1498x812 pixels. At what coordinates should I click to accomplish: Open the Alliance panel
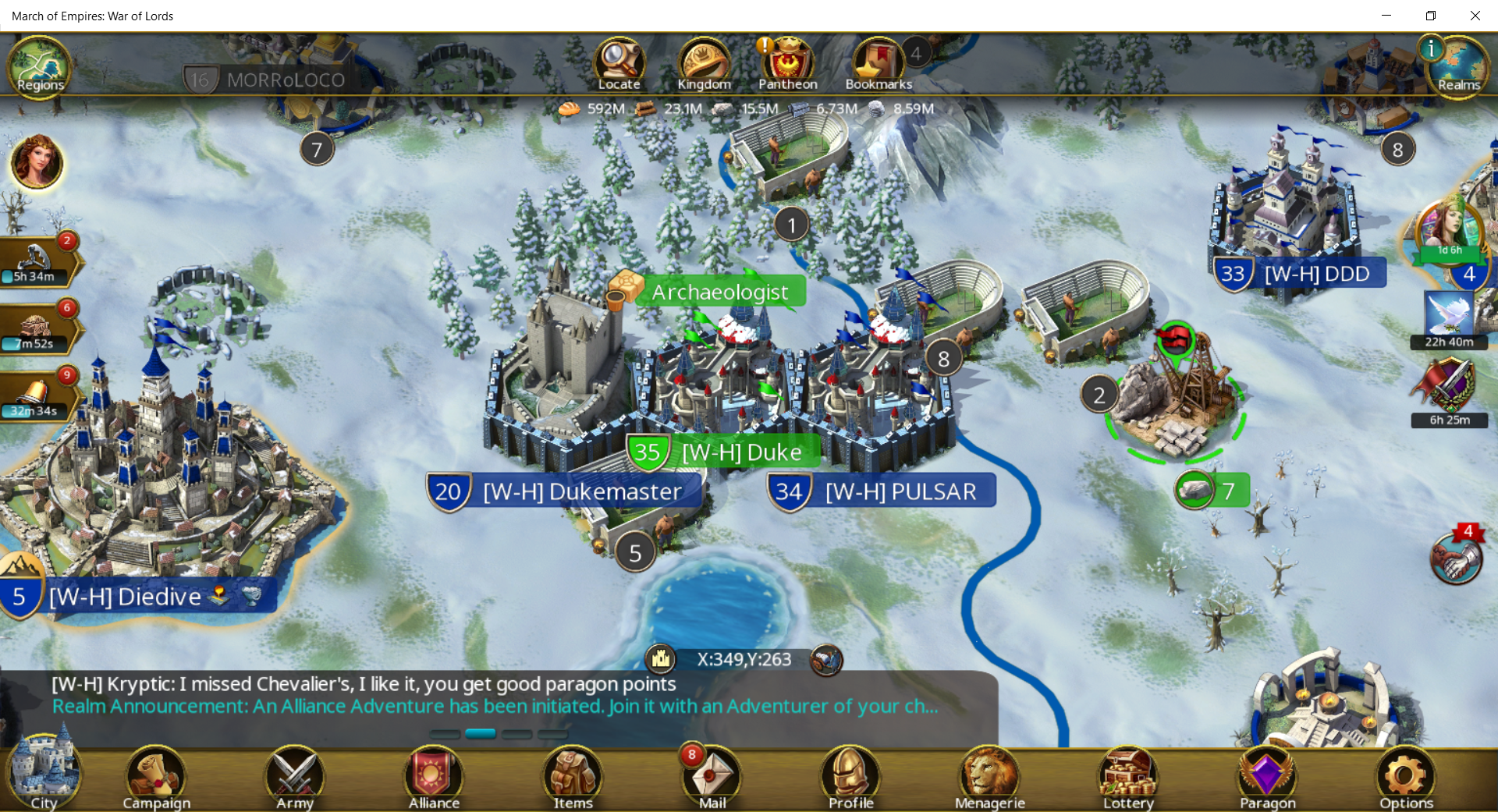pyautogui.click(x=434, y=777)
